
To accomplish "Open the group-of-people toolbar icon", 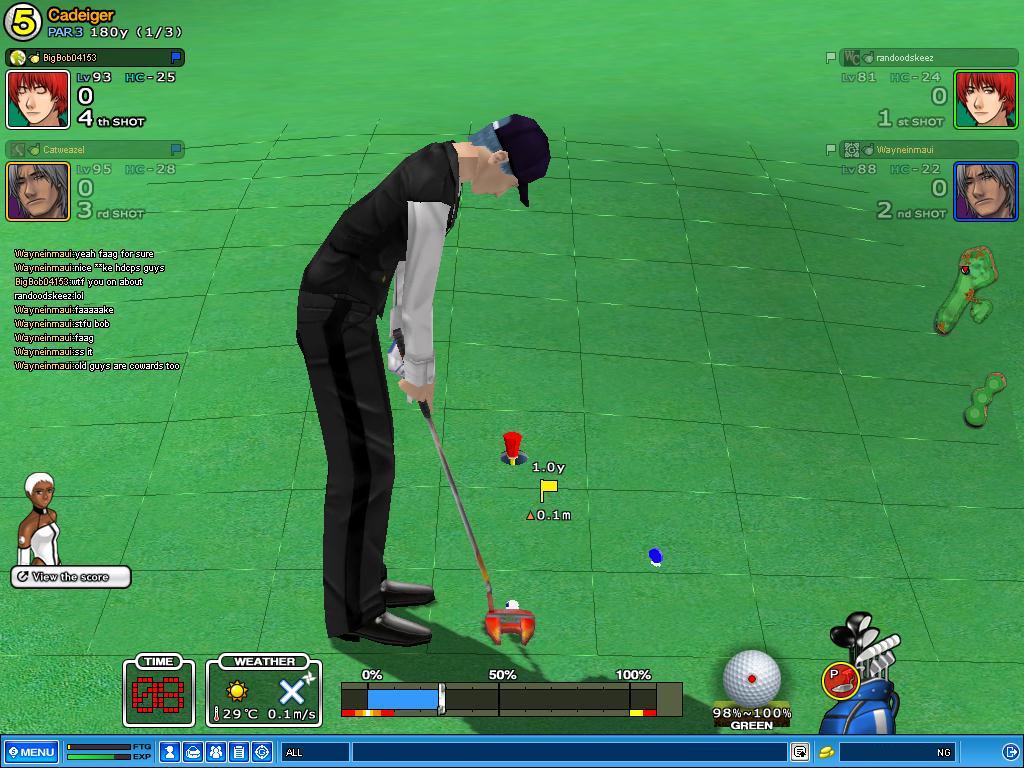I will pos(216,752).
